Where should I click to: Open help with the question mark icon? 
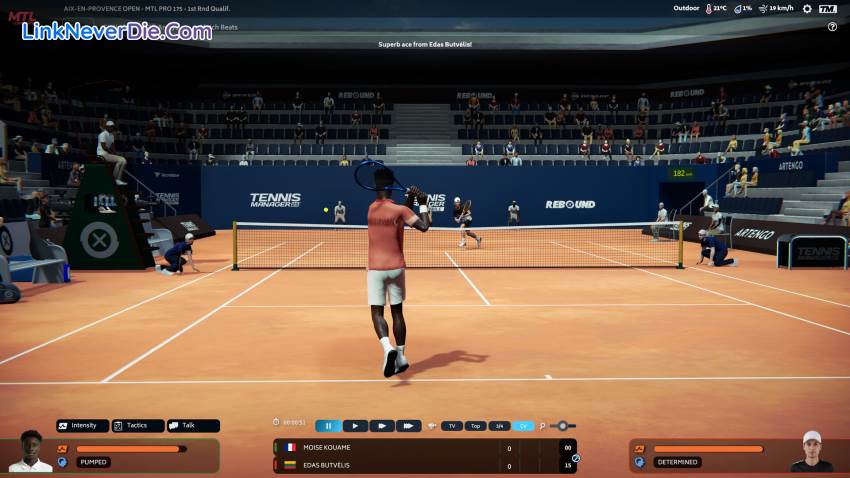[832, 27]
